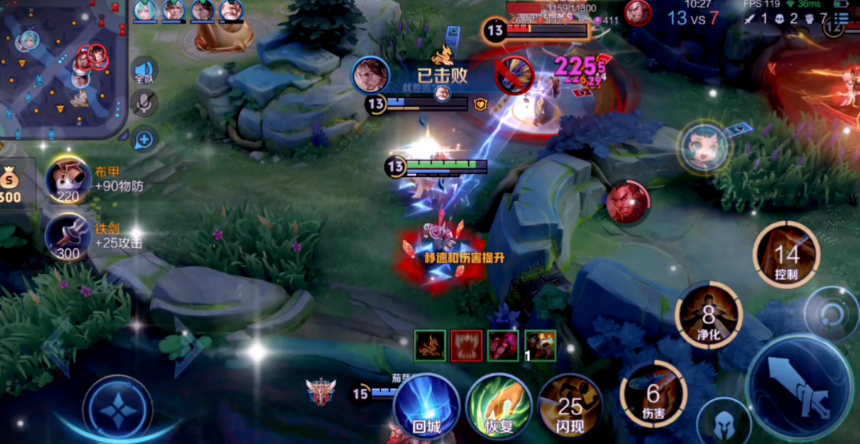860x444 pixels.
Task: Cast the 伤害 damage skill
Action: click(x=652, y=392)
